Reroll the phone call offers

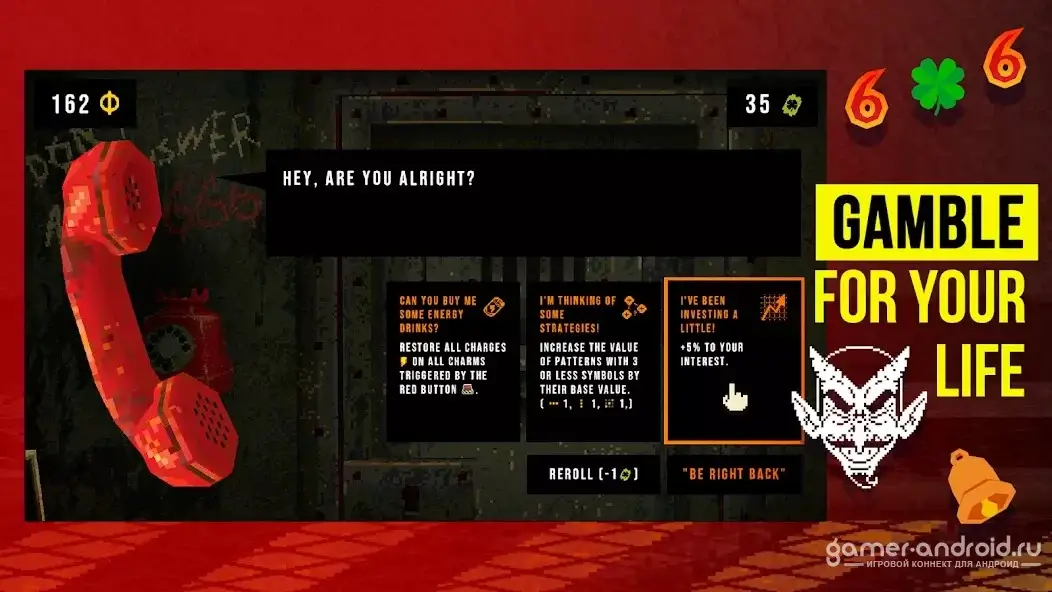coord(593,474)
